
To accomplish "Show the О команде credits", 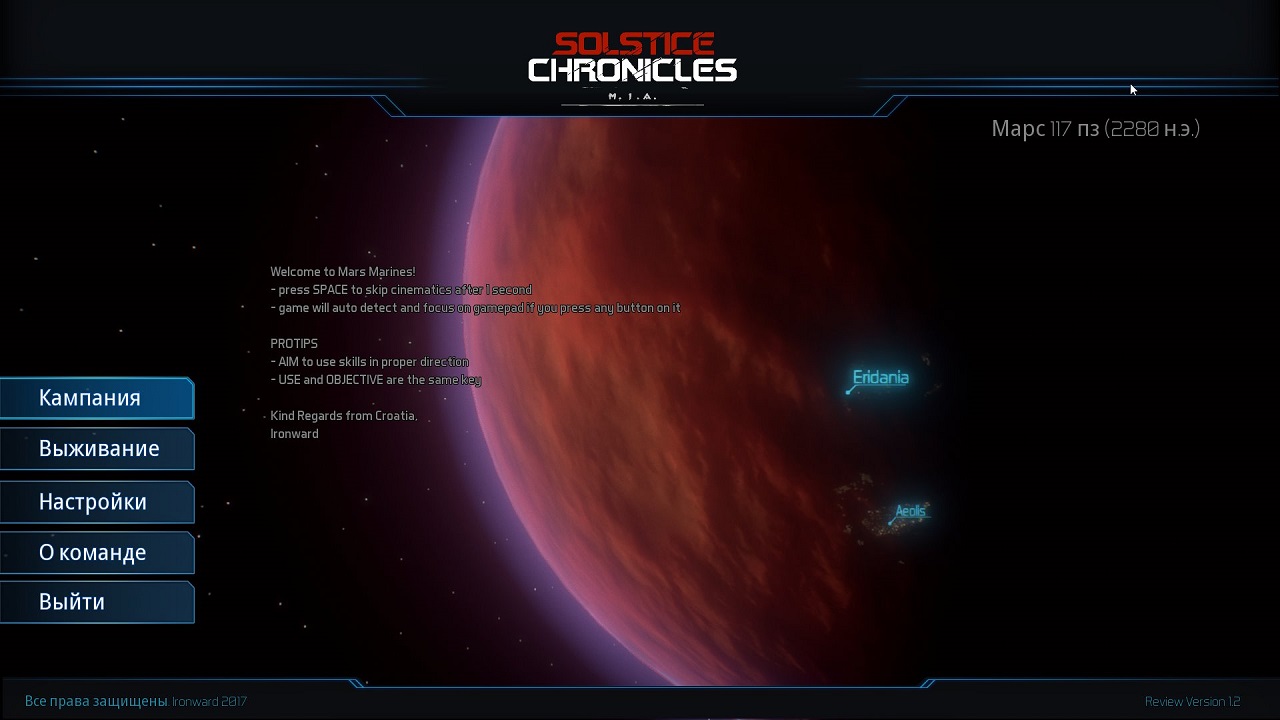I will tap(96, 553).
